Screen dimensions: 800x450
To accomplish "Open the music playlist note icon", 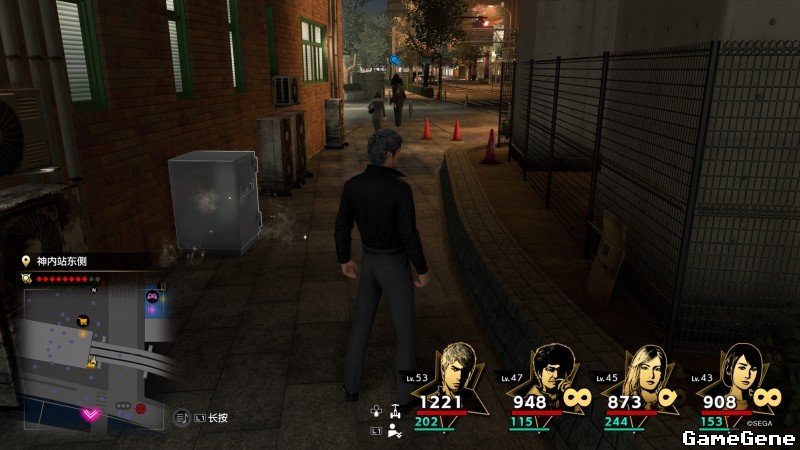I will click(x=182, y=417).
